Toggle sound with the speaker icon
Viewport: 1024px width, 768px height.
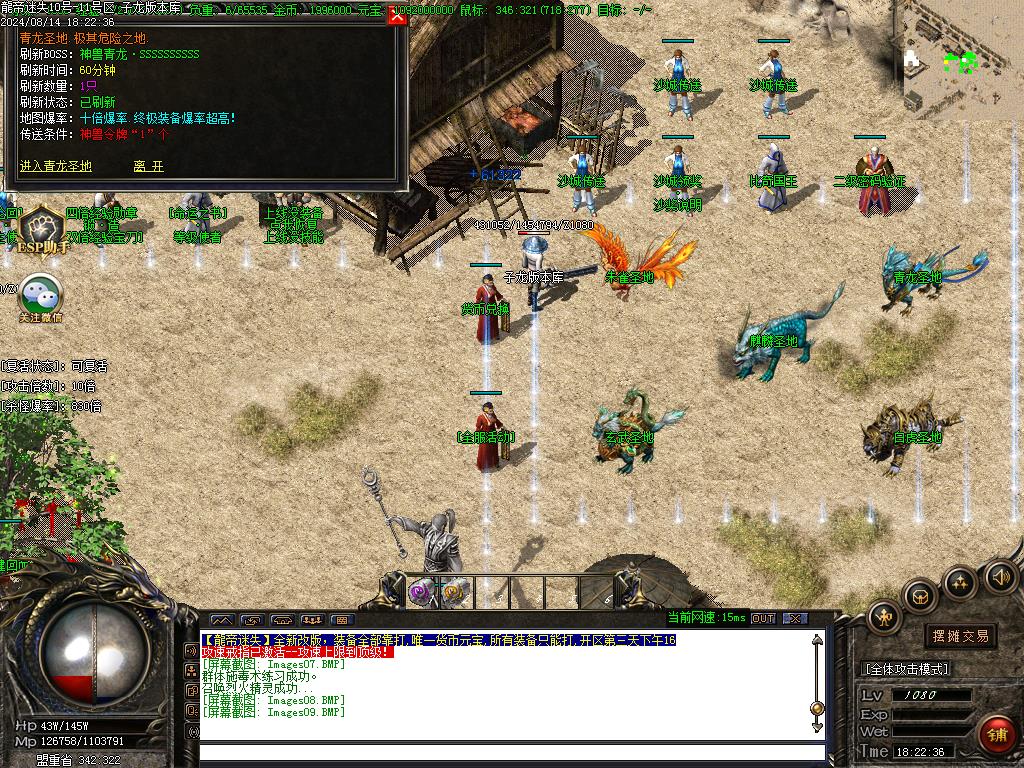pos(1000,576)
